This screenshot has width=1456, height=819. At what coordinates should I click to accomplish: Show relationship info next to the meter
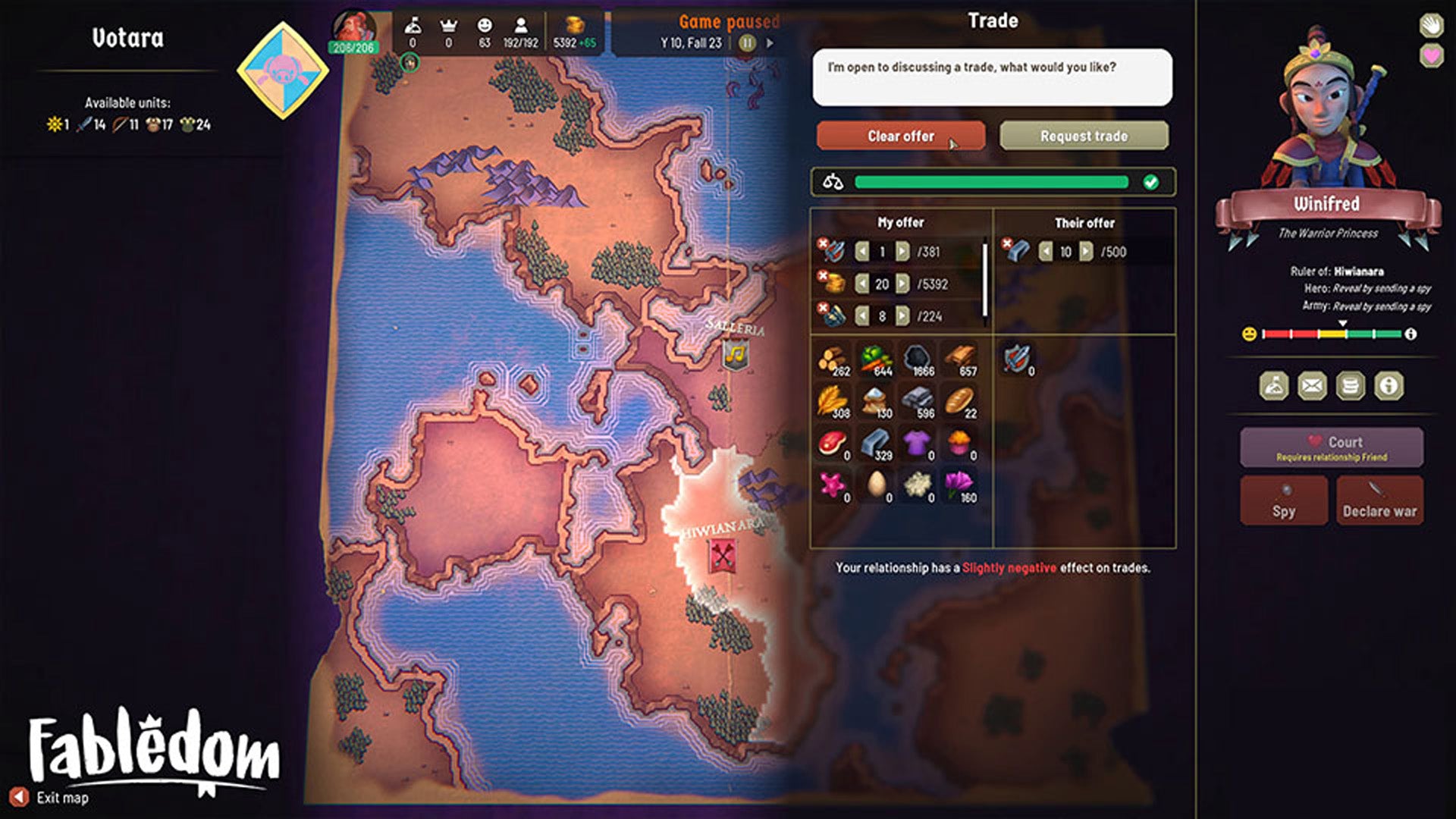[x=1410, y=334]
